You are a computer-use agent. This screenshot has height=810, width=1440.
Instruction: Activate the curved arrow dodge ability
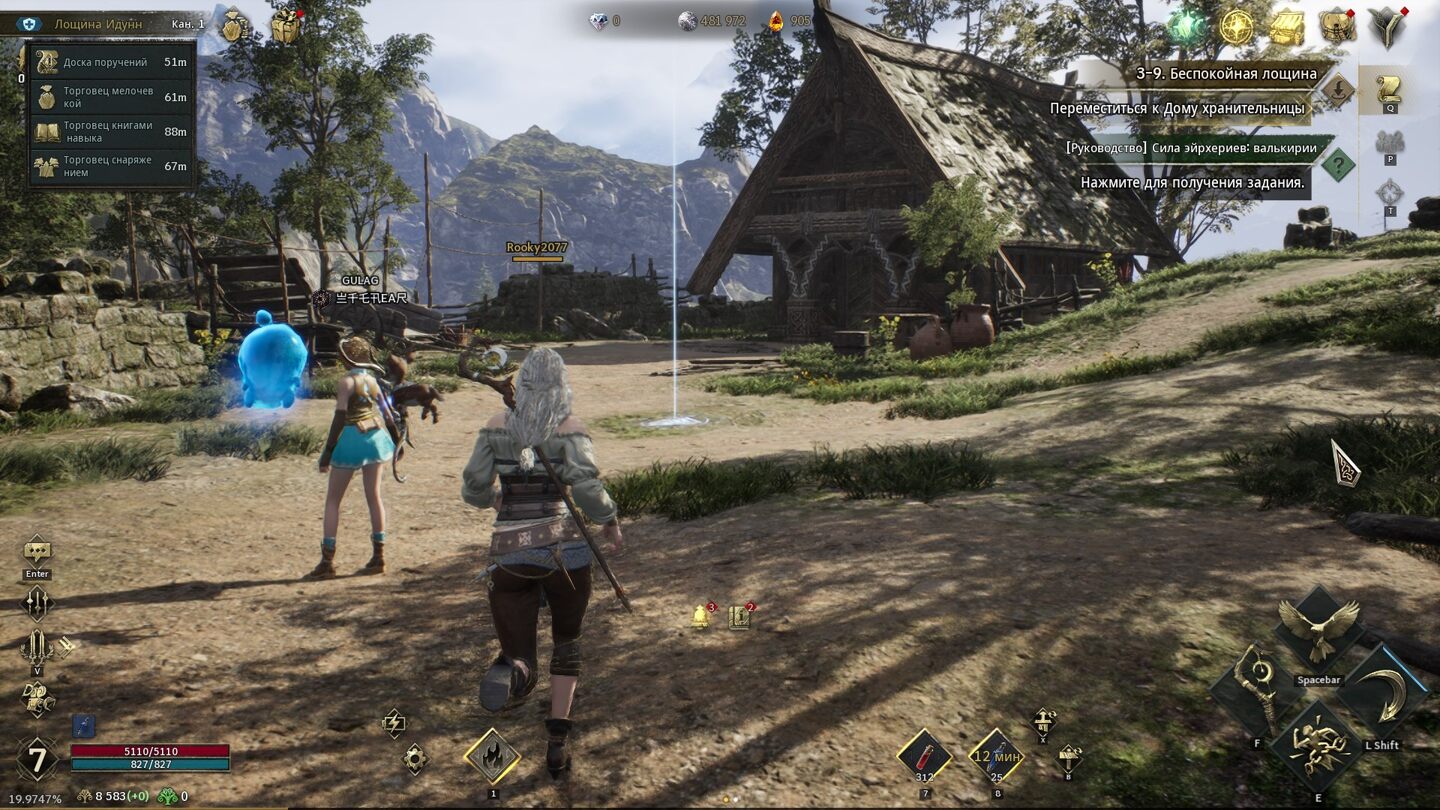click(x=1383, y=692)
